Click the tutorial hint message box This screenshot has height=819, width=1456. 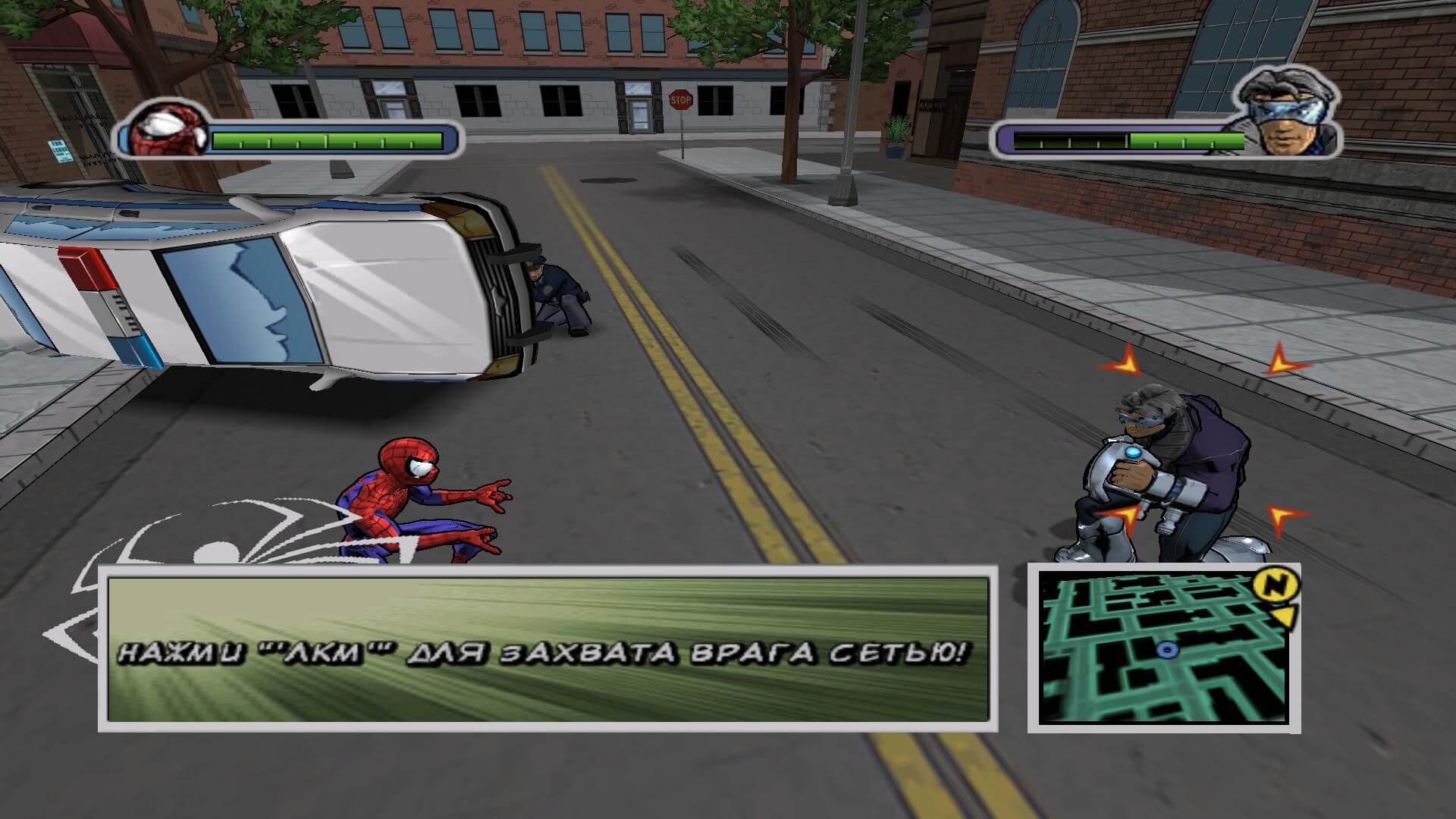pos(548,649)
